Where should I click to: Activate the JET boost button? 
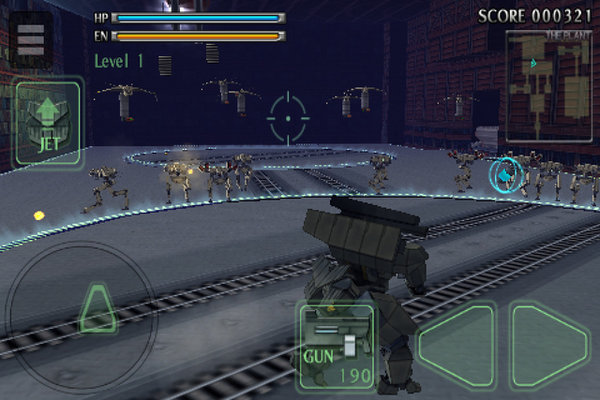tap(49, 123)
